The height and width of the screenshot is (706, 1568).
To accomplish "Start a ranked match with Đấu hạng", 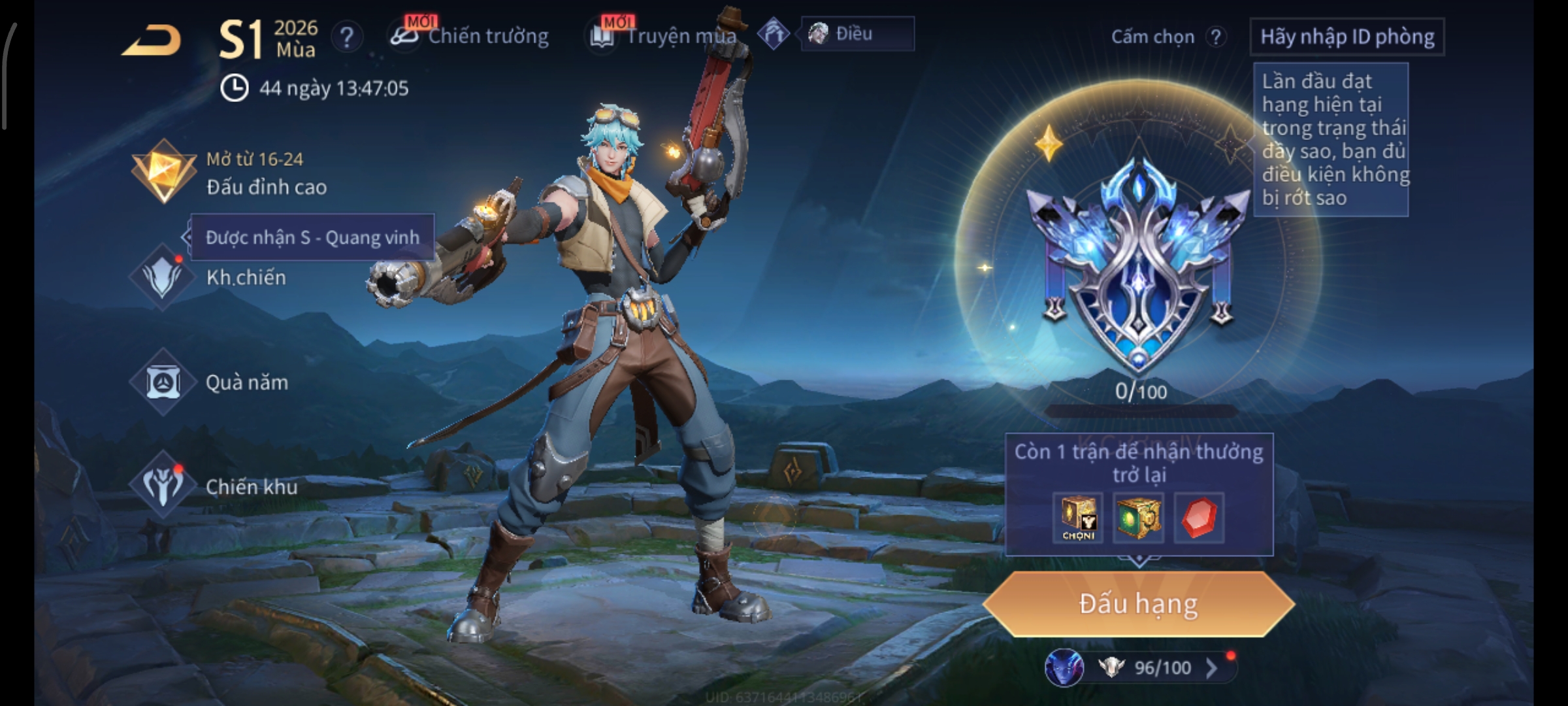I will tap(1138, 604).
